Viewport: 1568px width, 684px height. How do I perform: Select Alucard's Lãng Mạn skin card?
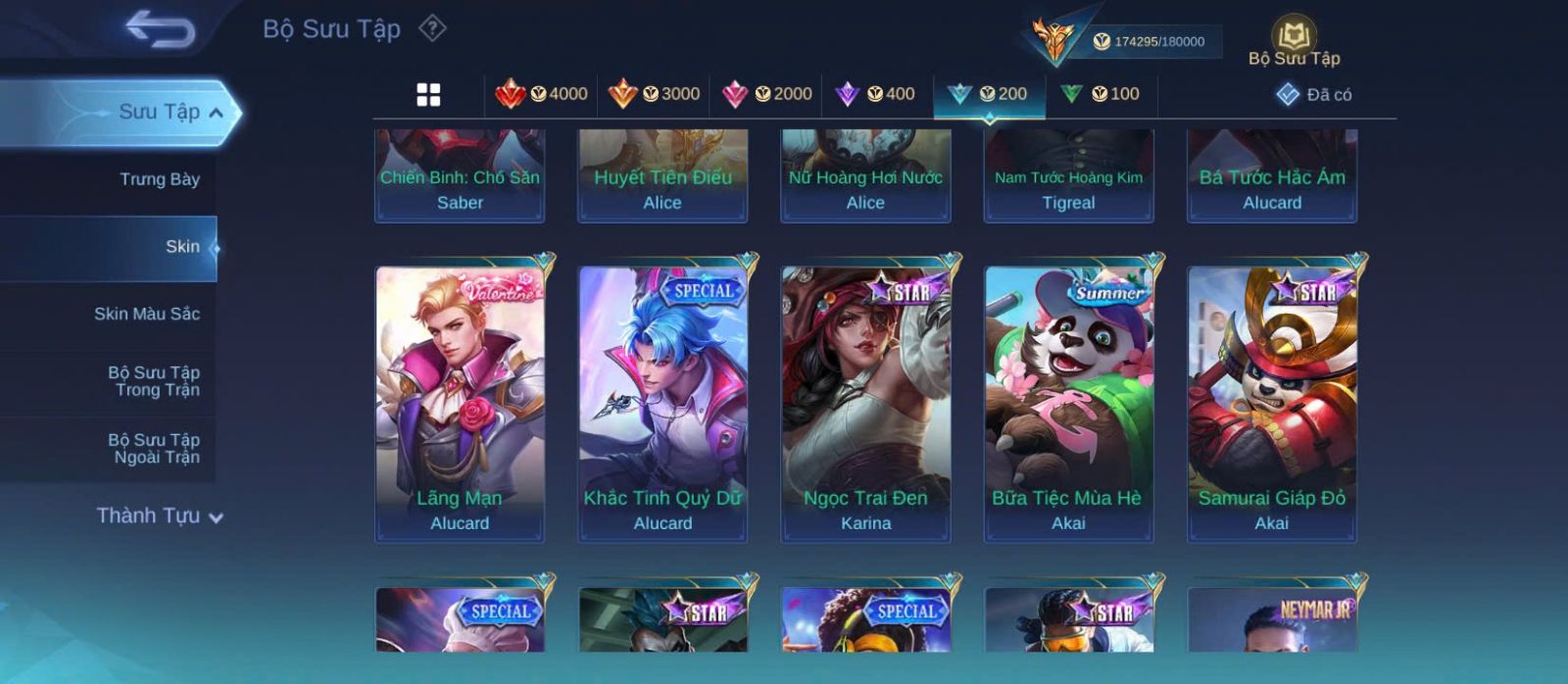click(x=460, y=403)
